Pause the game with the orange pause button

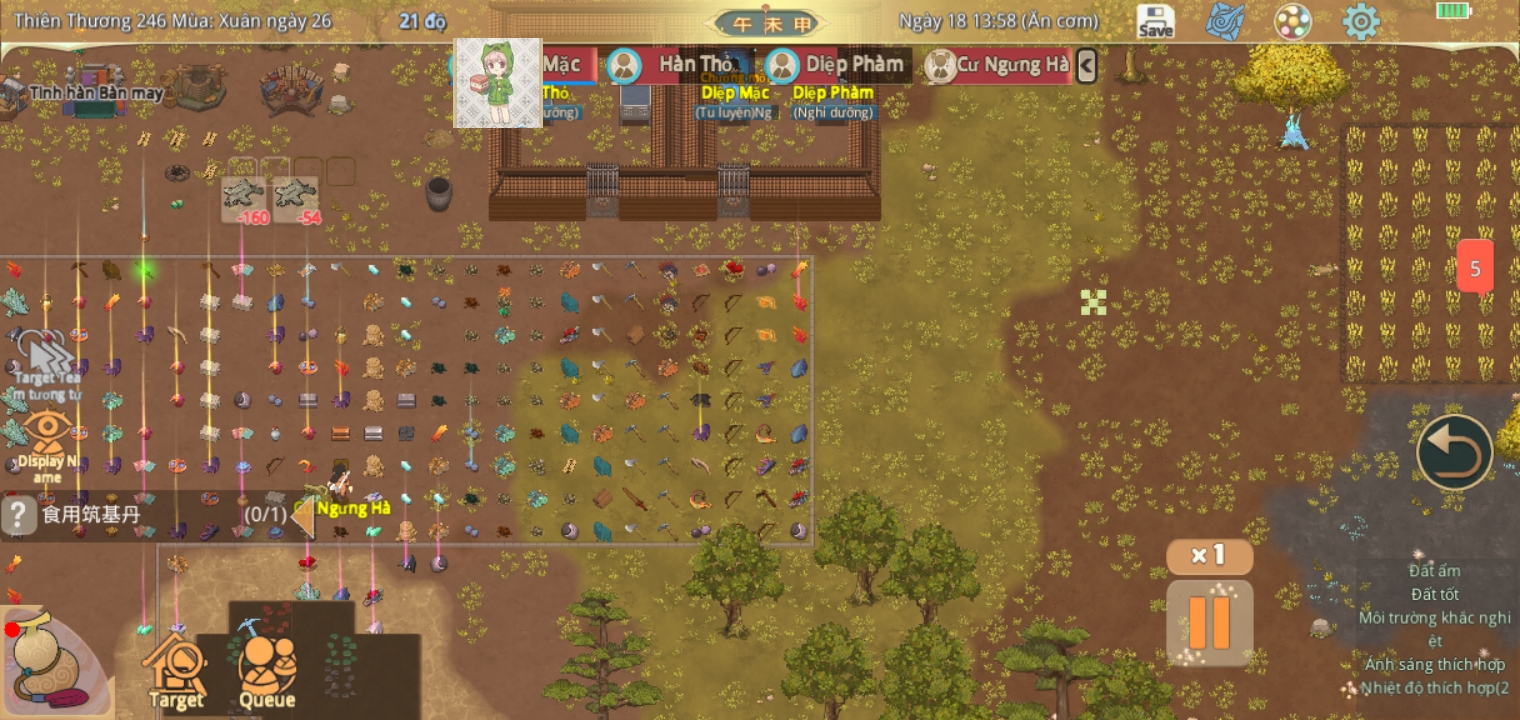1209,622
